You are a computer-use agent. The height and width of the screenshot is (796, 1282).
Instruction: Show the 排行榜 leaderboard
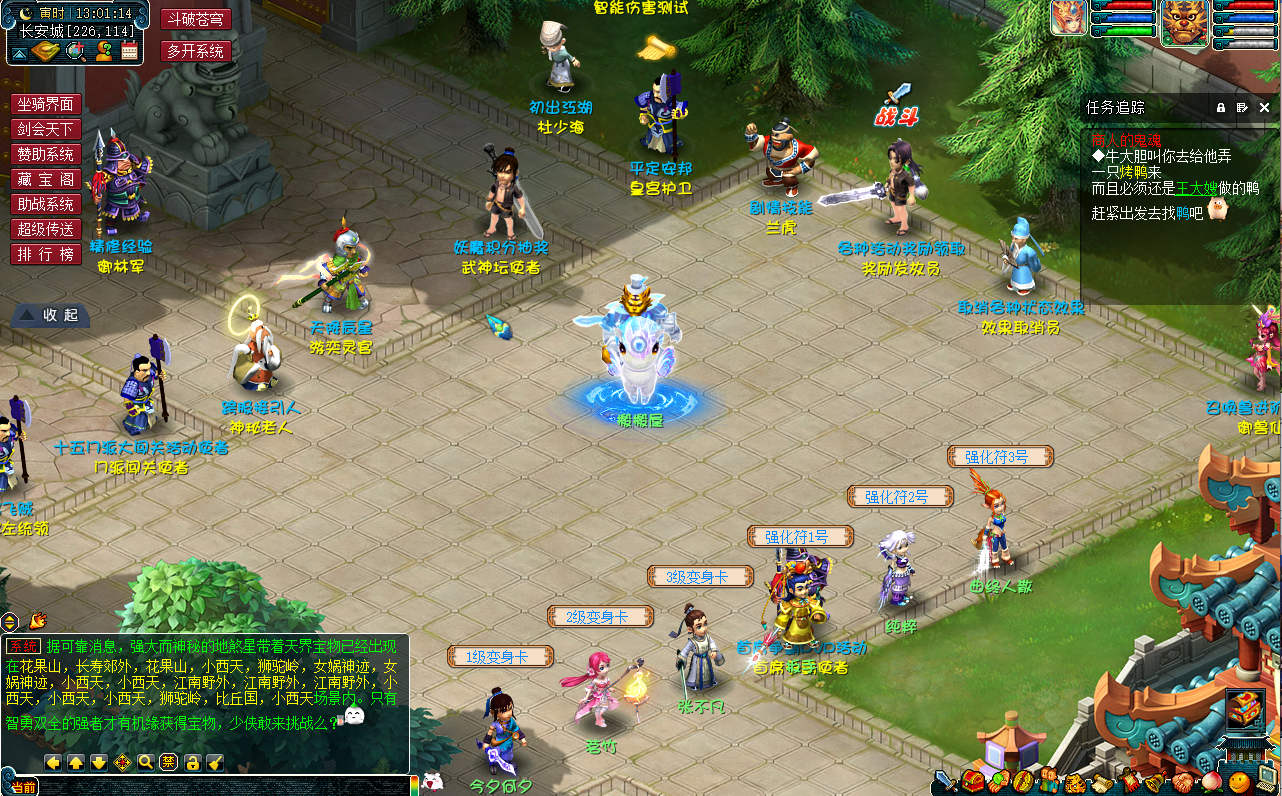46,254
